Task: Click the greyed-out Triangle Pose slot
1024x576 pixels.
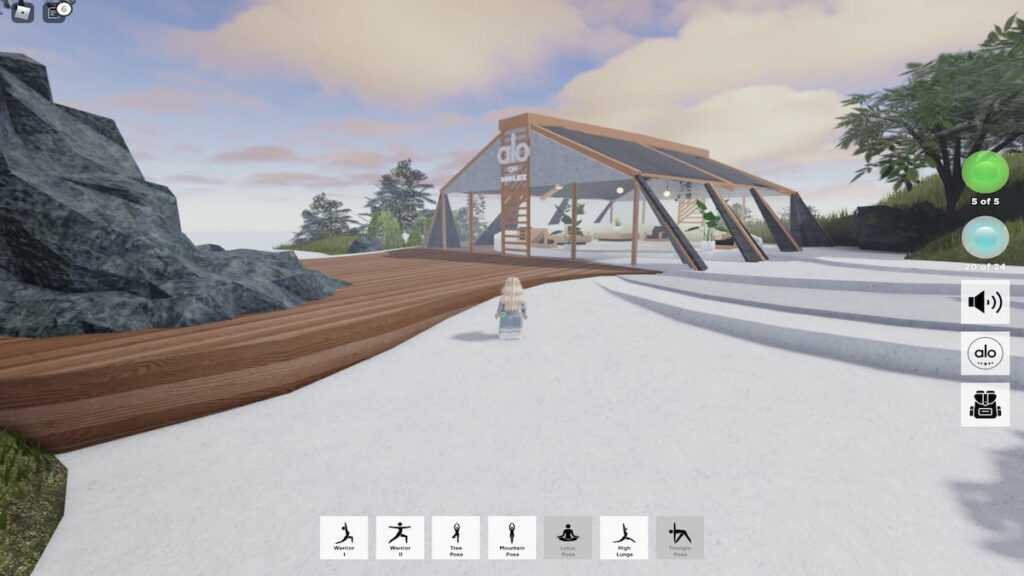Action: pos(680,537)
